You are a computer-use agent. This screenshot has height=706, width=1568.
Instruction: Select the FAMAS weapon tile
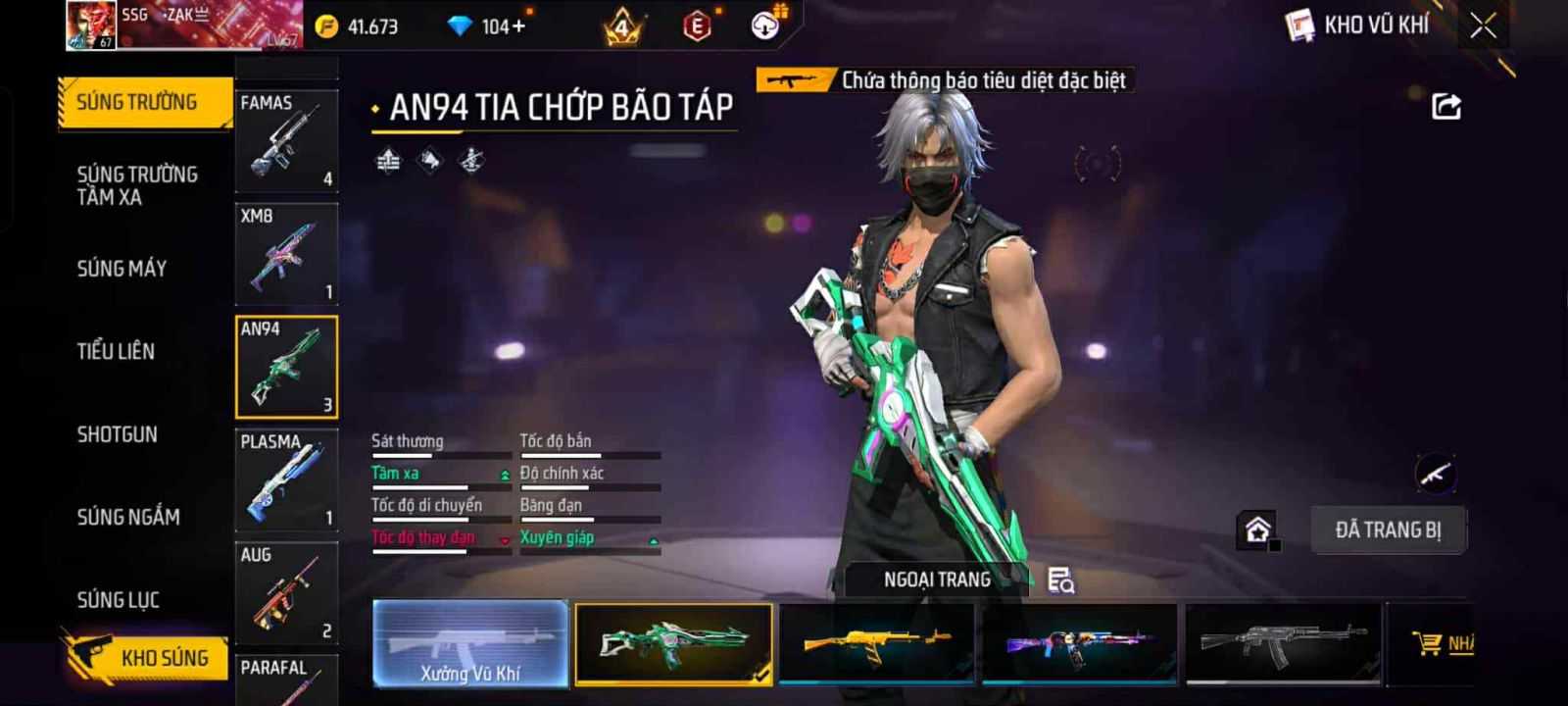[x=286, y=140]
